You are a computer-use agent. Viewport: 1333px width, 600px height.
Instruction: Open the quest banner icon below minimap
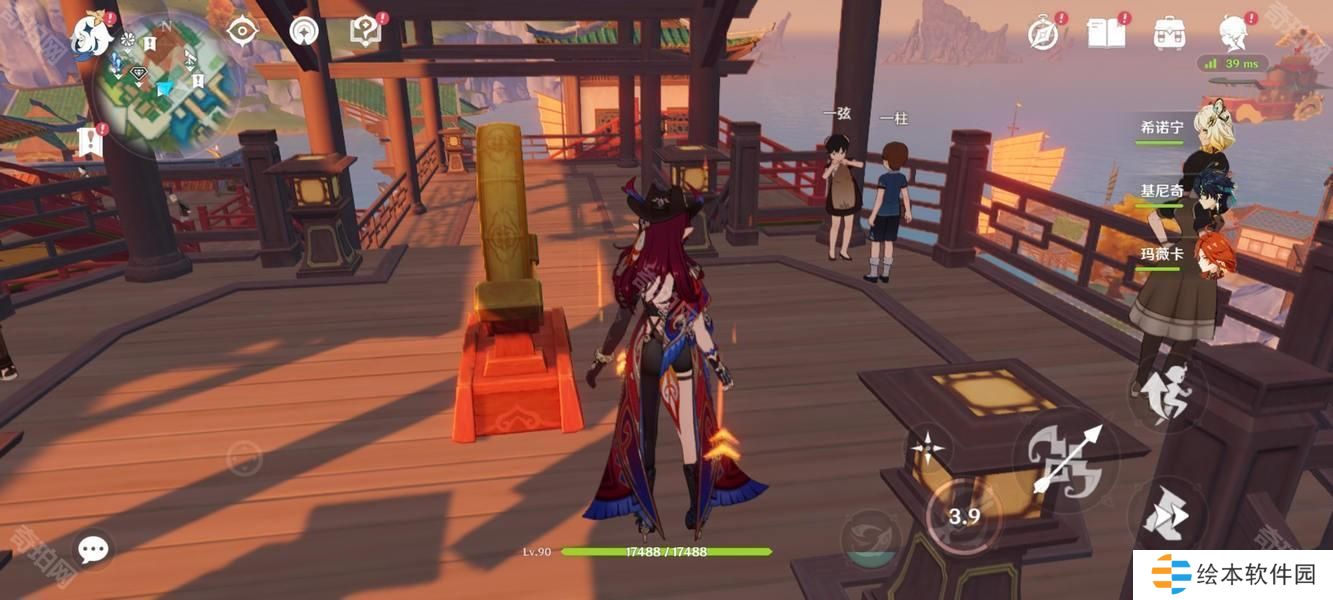click(90, 141)
